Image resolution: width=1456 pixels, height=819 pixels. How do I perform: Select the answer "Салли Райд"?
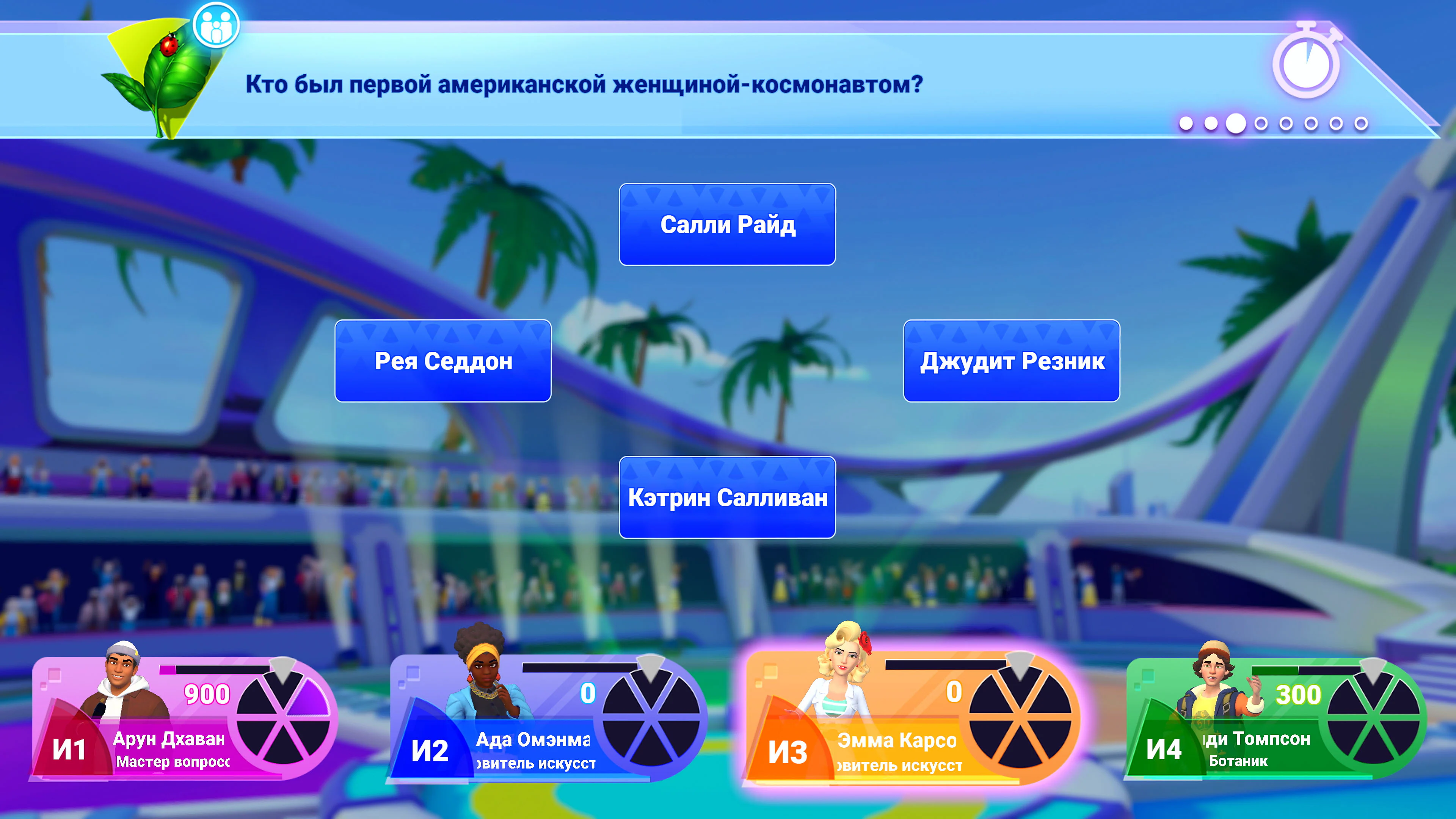tap(727, 225)
